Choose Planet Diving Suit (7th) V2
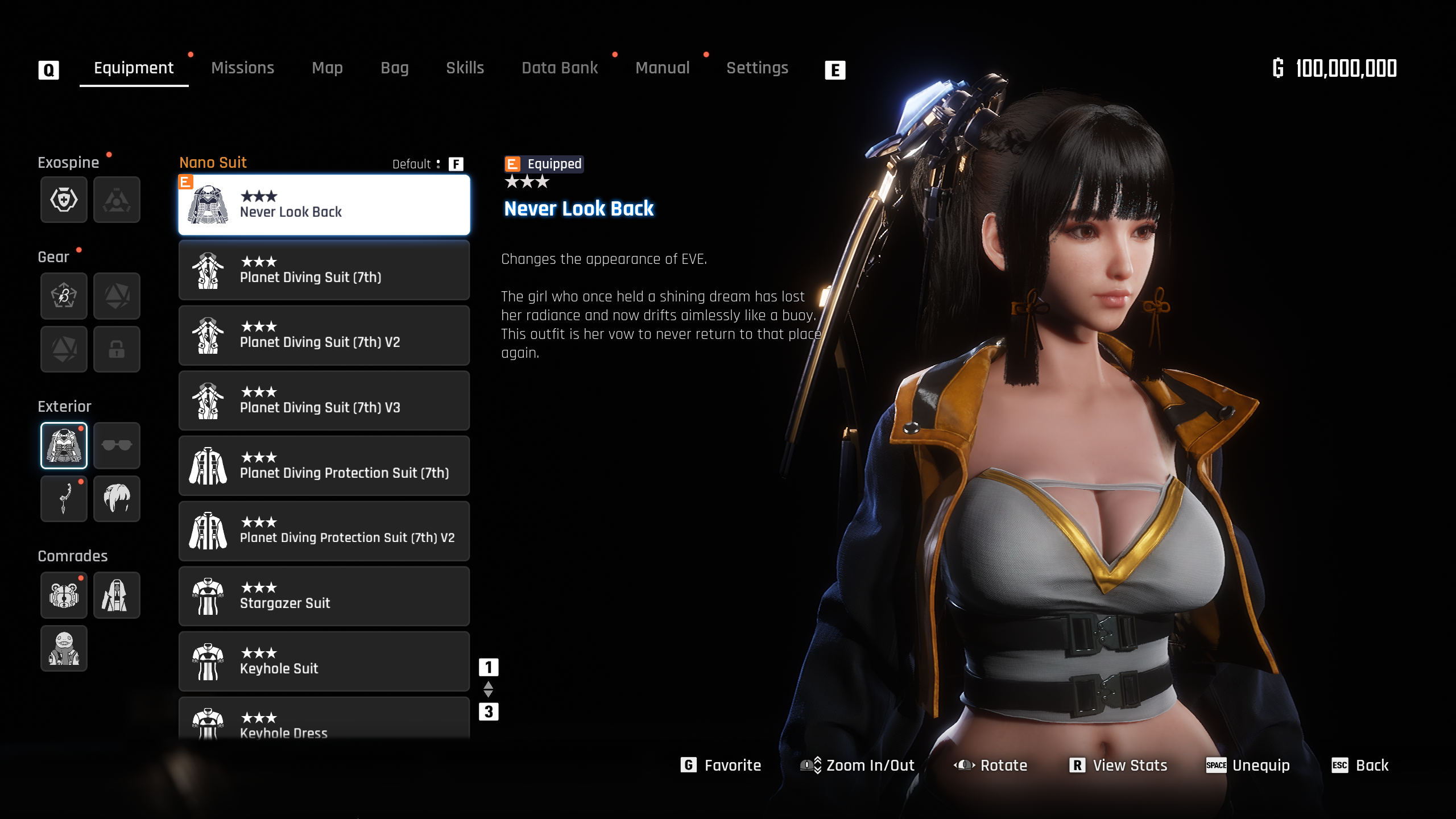Viewport: 1456px width, 819px height. click(324, 336)
